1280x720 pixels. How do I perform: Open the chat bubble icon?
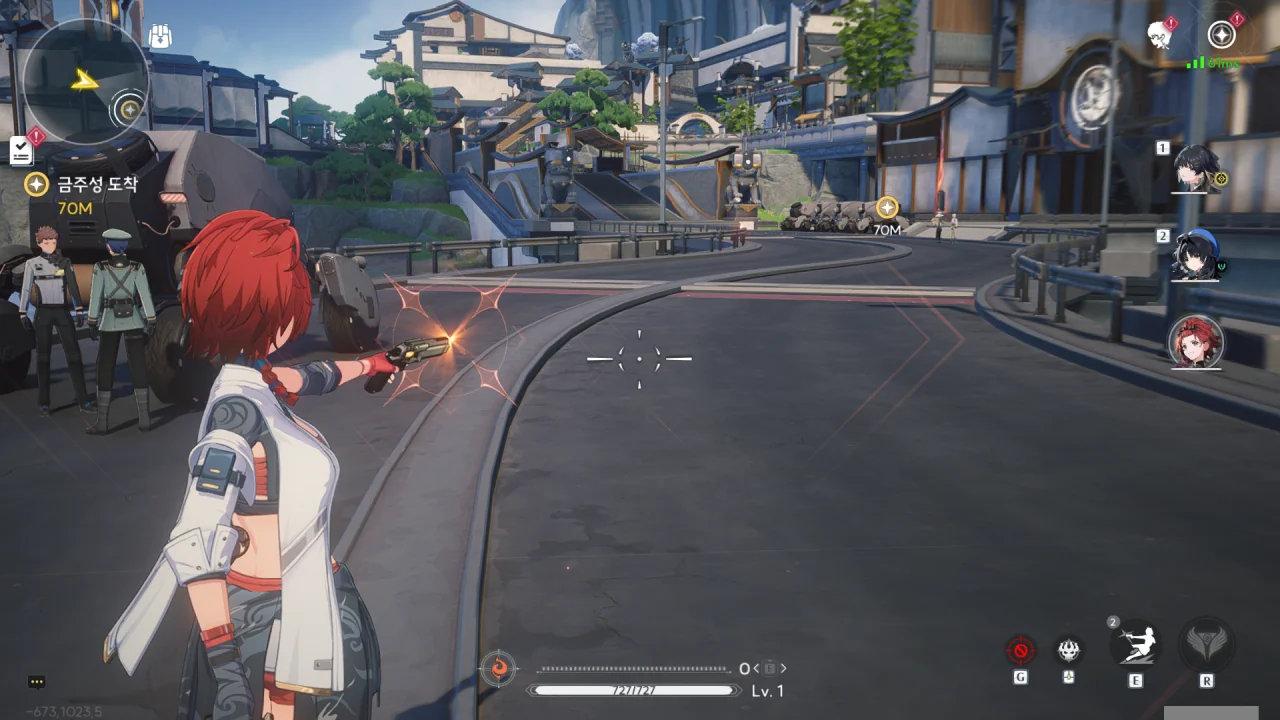click(x=37, y=682)
